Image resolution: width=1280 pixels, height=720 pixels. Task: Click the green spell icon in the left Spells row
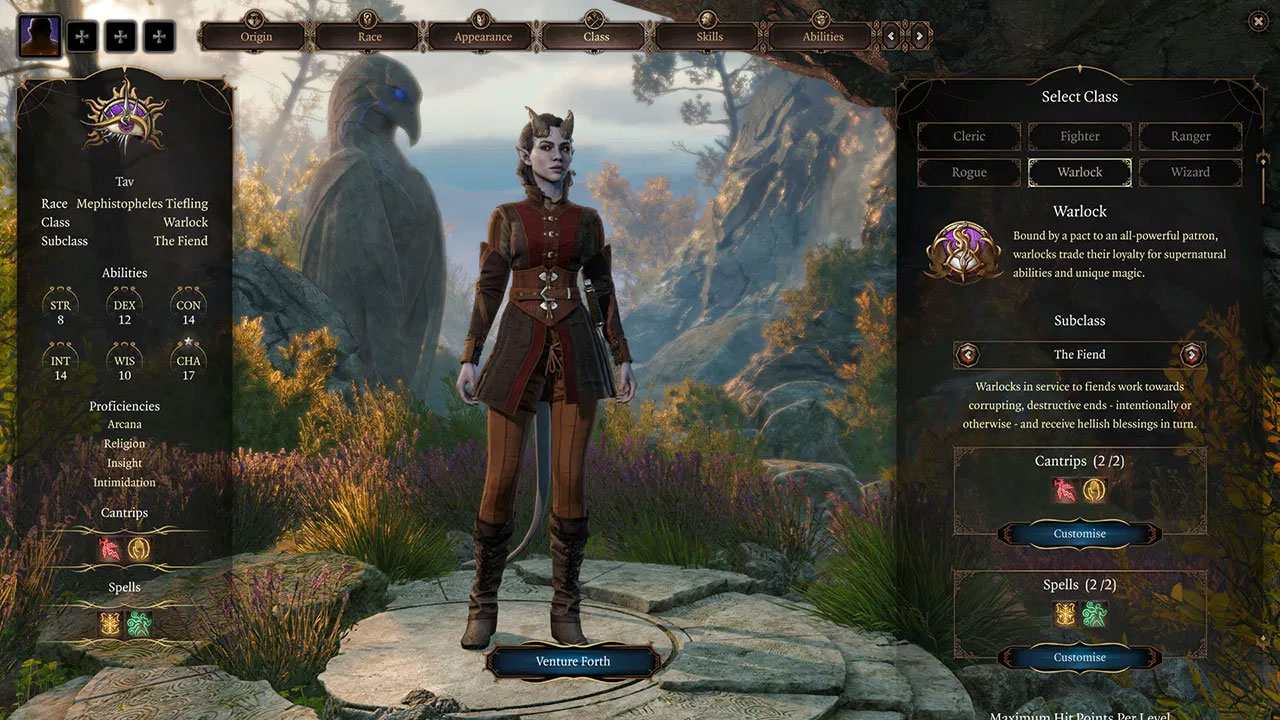(140, 622)
